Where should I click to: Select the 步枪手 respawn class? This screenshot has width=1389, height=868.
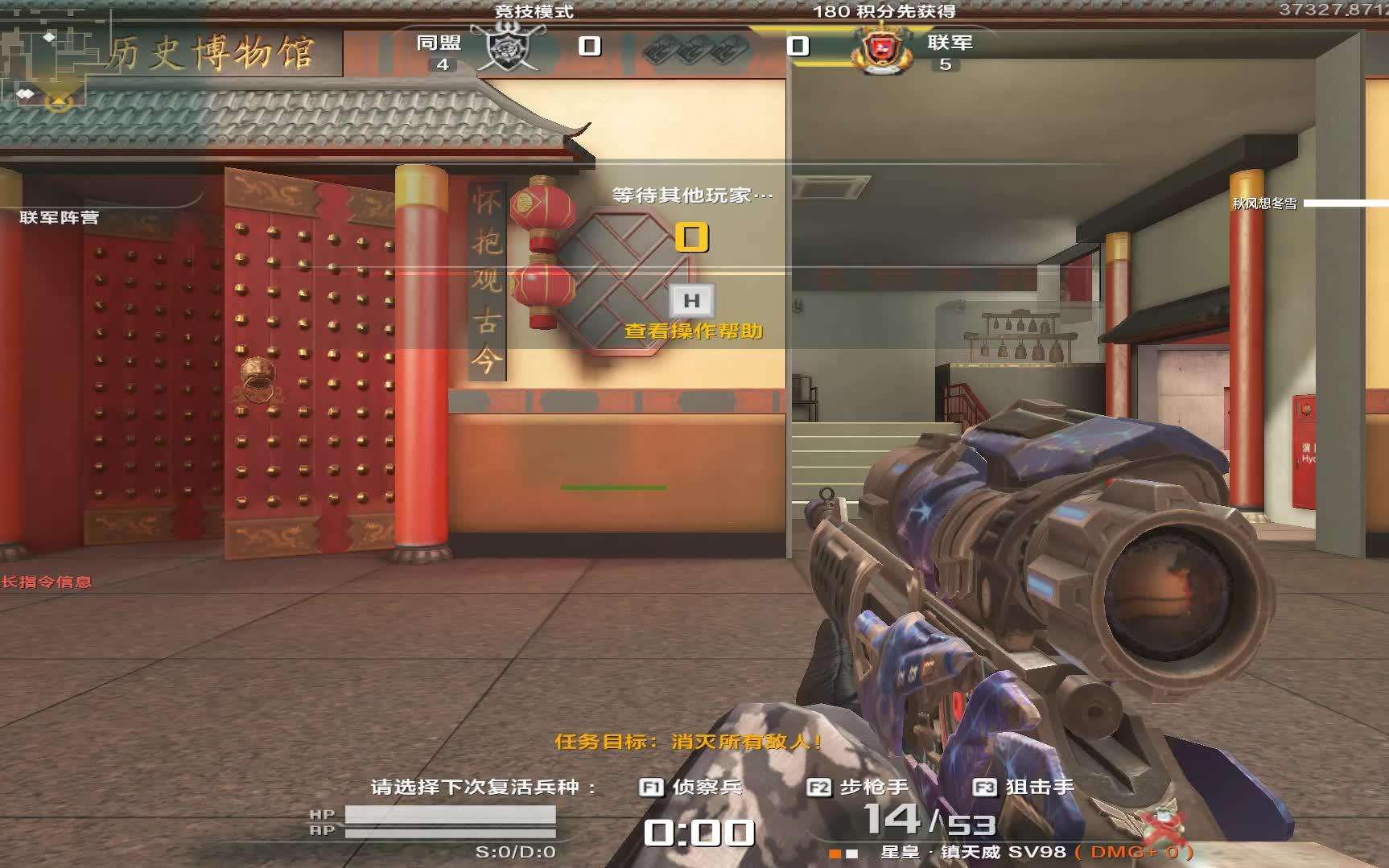click(858, 787)
